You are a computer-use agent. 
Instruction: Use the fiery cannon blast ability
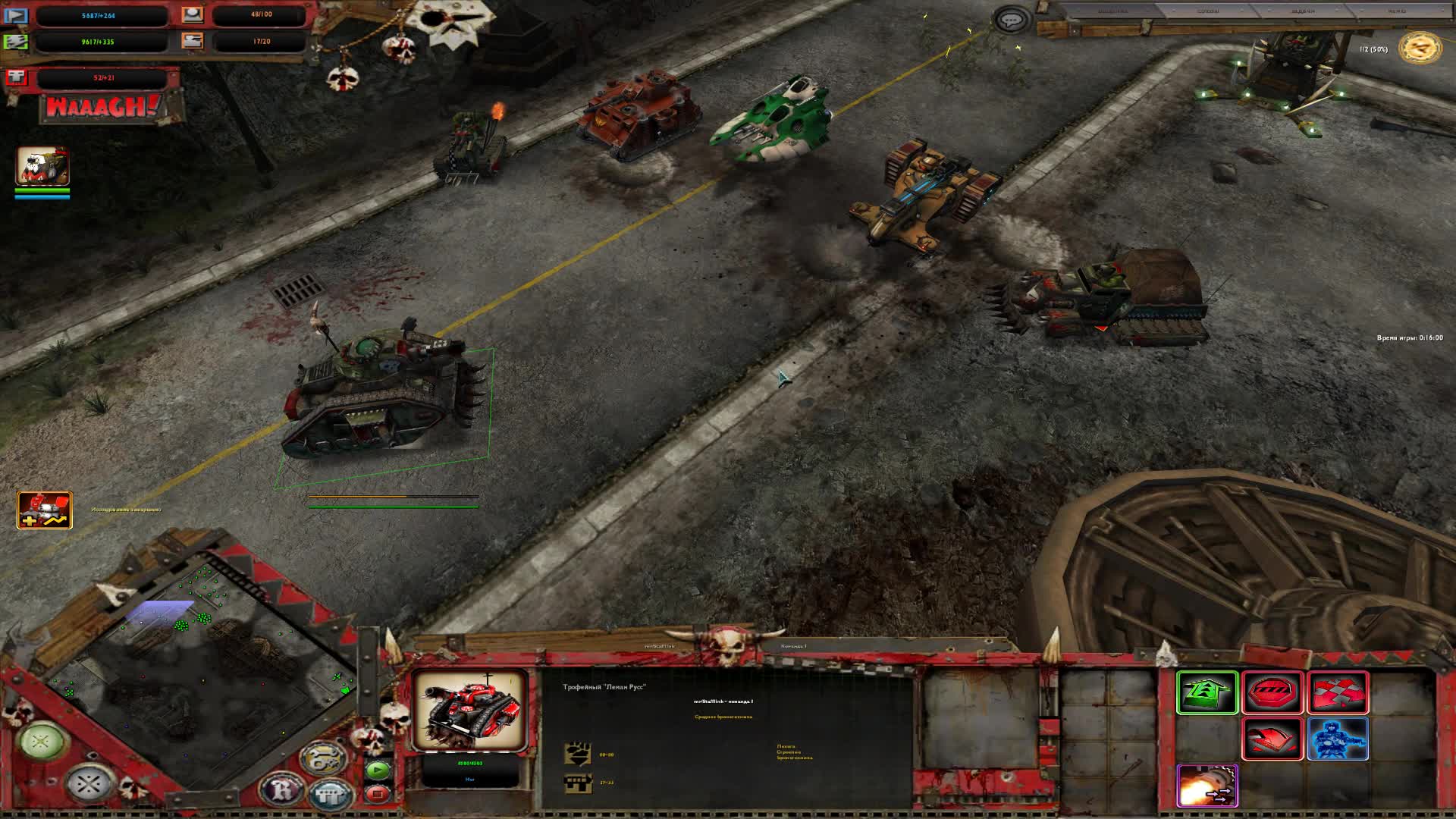pos(1207,785)
